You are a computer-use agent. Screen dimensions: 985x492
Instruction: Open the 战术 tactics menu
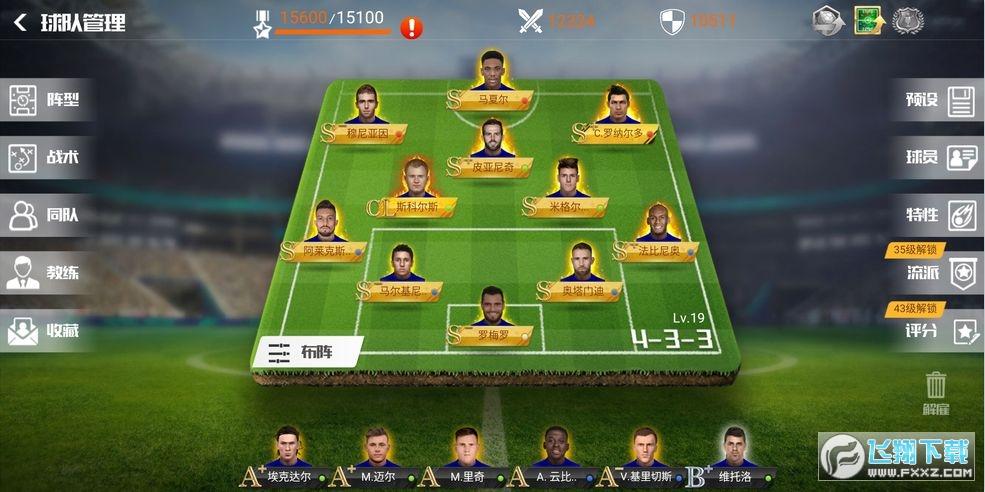47,157
